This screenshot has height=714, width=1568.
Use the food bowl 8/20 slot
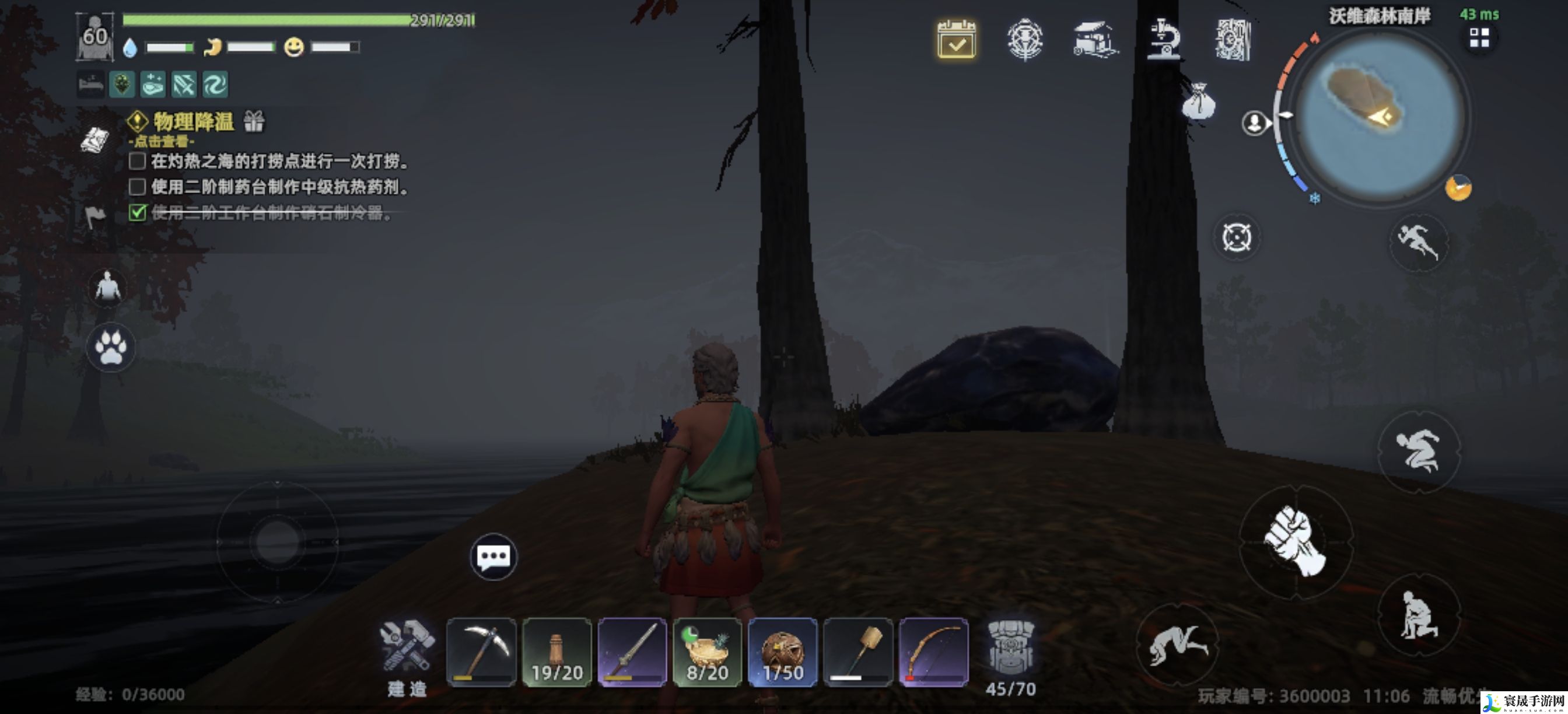click(708, 652)
